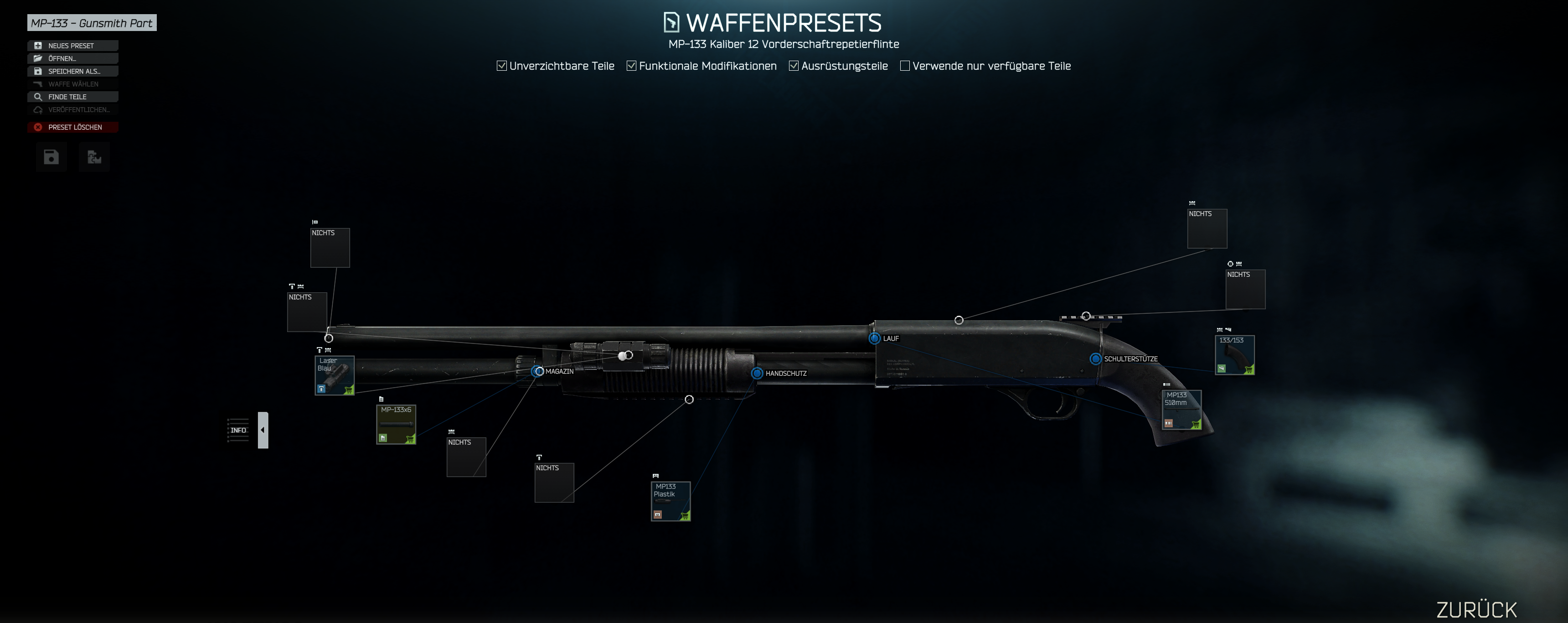1568x623 pixels.
Task: Click the floppy disk save icon
Action: 51,157
